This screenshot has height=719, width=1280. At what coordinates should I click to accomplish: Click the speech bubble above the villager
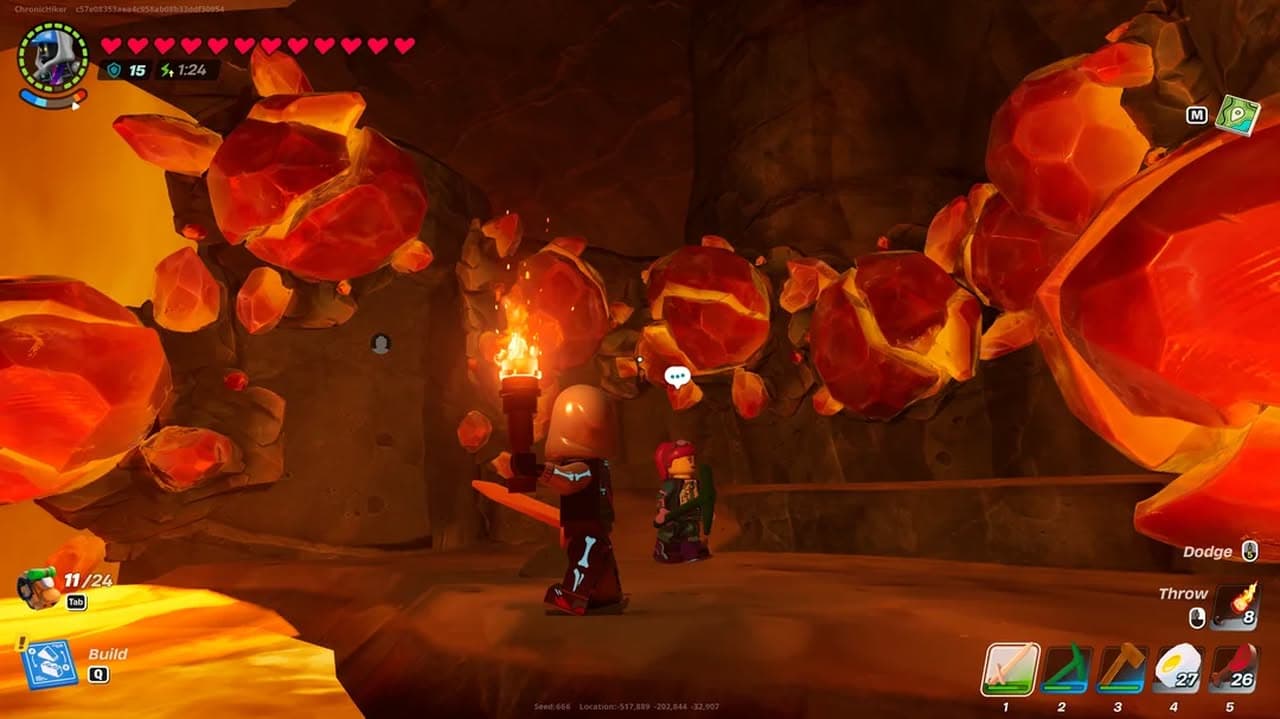(678, 377)
